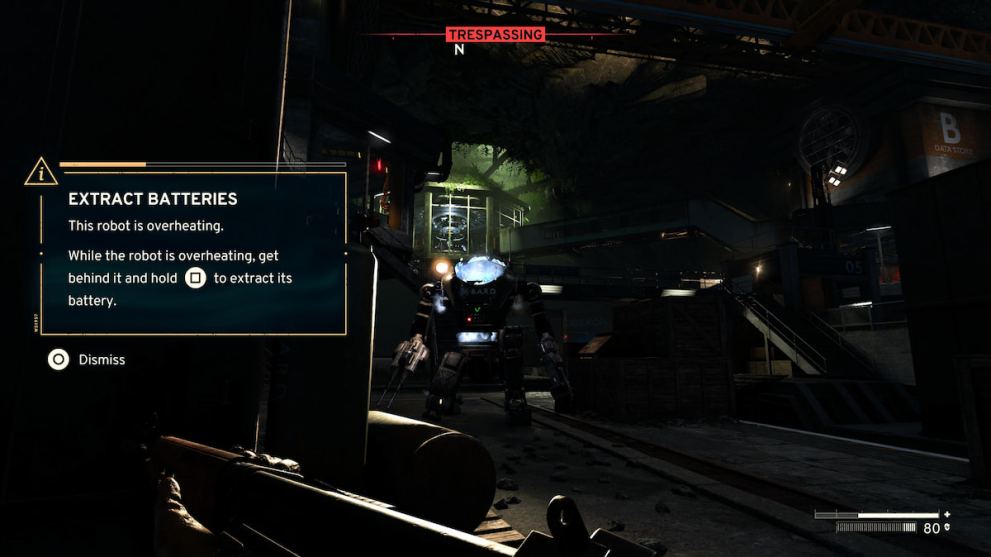Select the Extract Batteries tutorial panel
Image resolution: width=991 pixels, height=557 pixels.
[194, 253]
